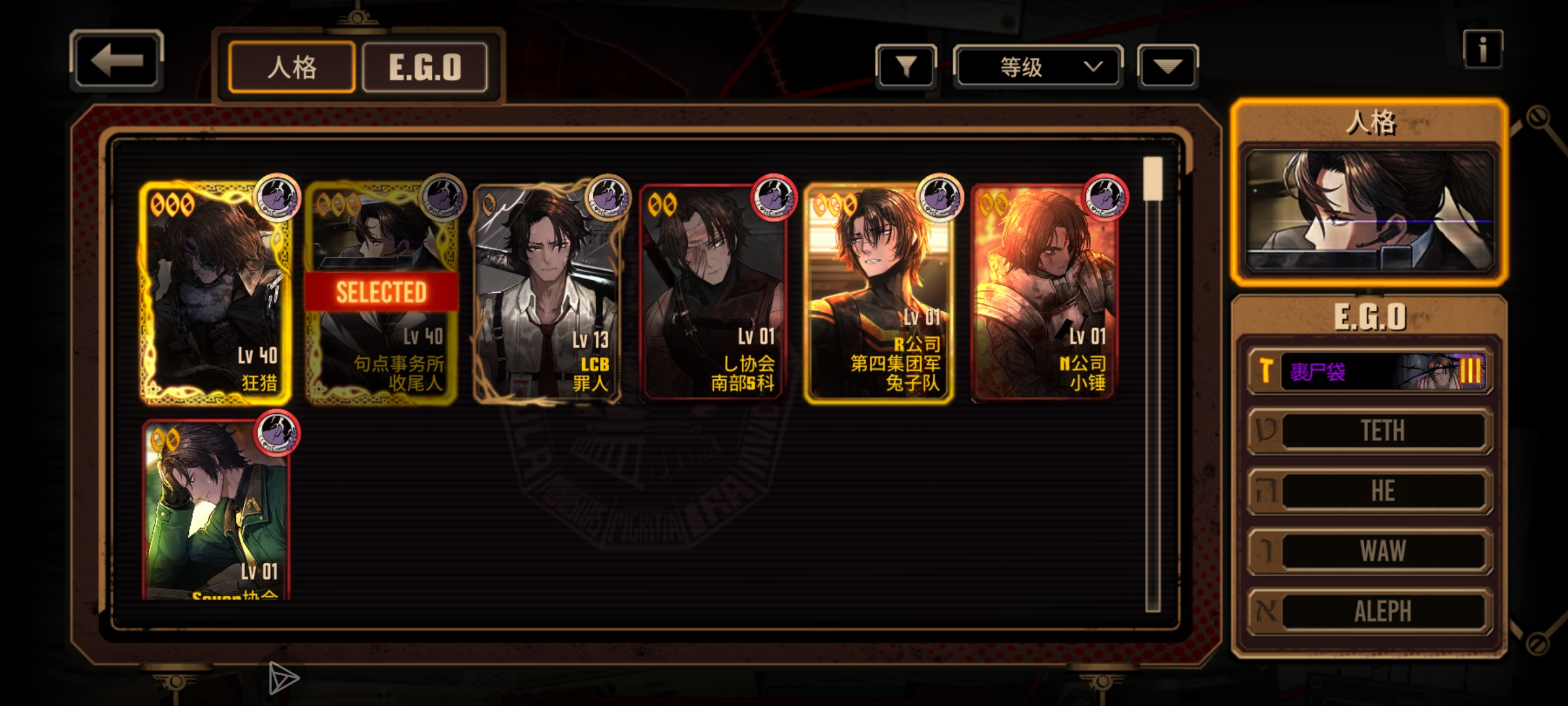The width and height of the screenshot is (1568, 706).
Task: Open the ALEPH E.G.O slot
Action: (x=1371, y=611)
